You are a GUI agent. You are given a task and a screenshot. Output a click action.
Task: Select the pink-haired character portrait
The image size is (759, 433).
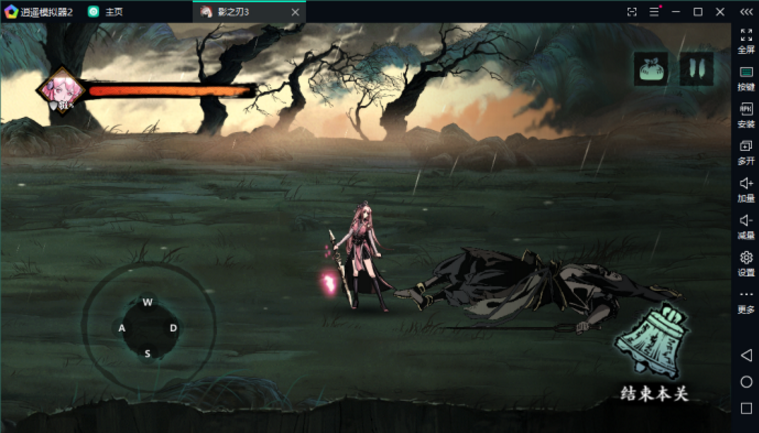pyautogui.click(x=58, y=92)
